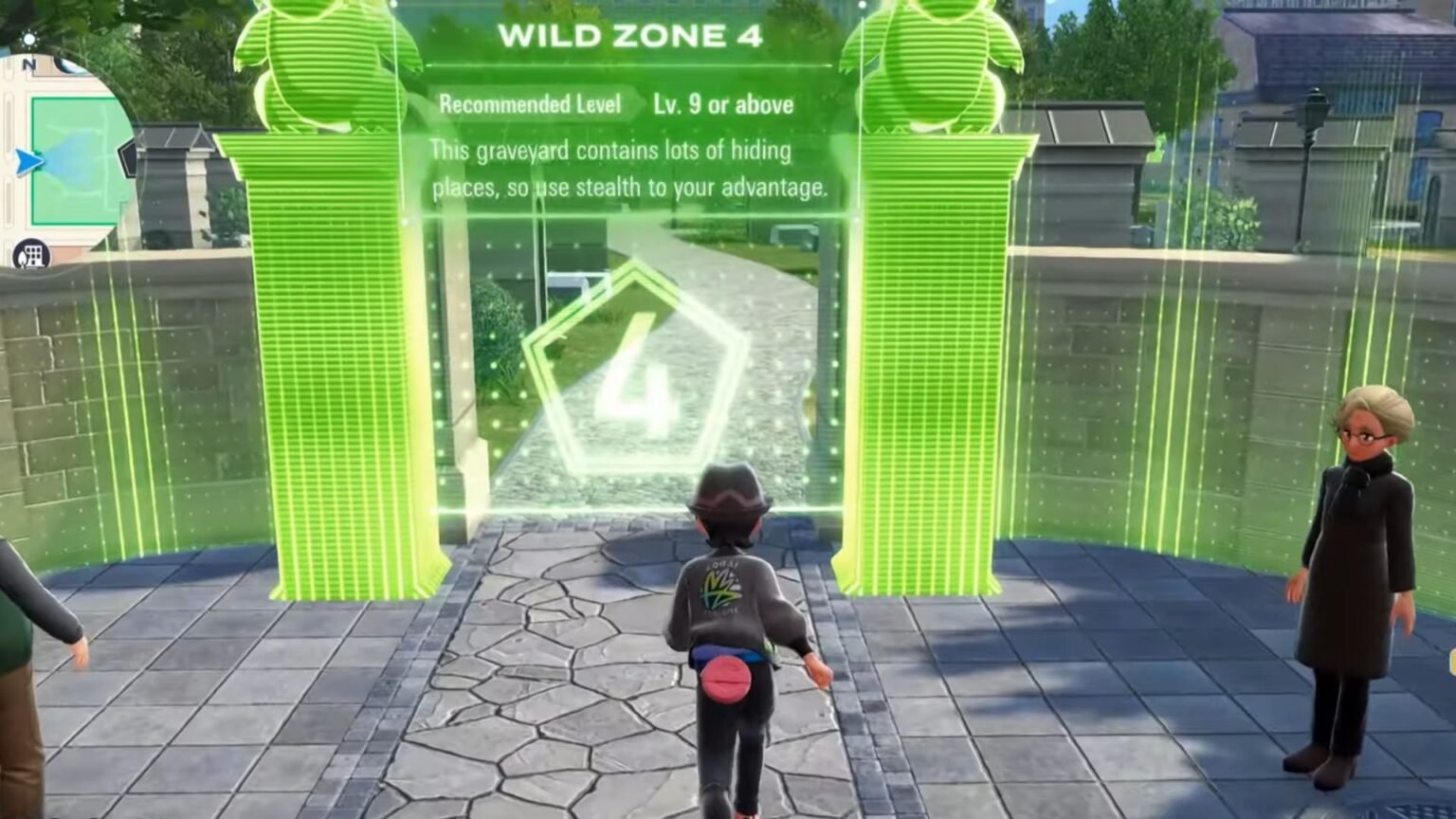Click the weather/sun icon above the minimap

[29, 39]
